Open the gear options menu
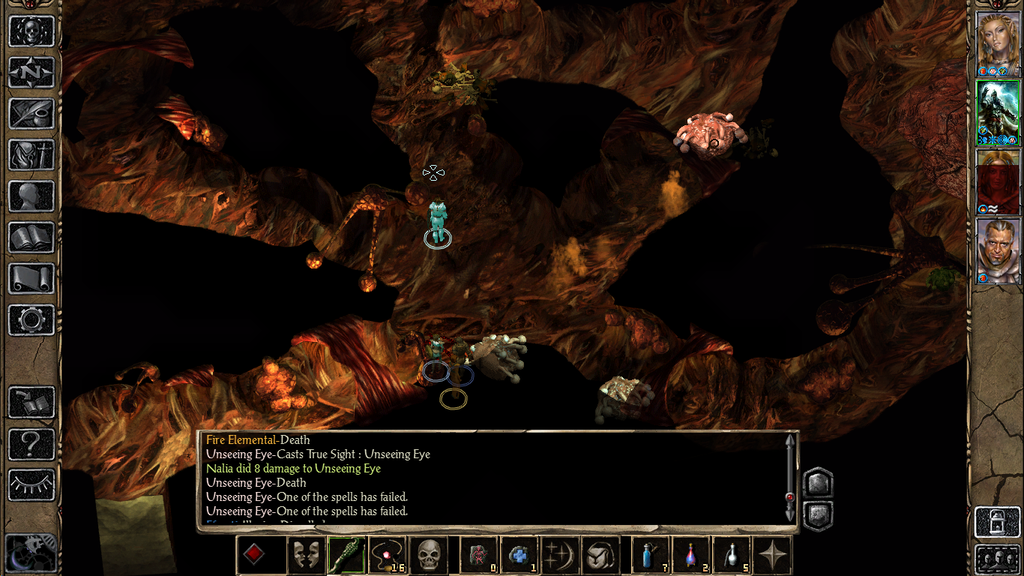The image size is (1024, 576). pyautogui.click(x=31, y=320)
